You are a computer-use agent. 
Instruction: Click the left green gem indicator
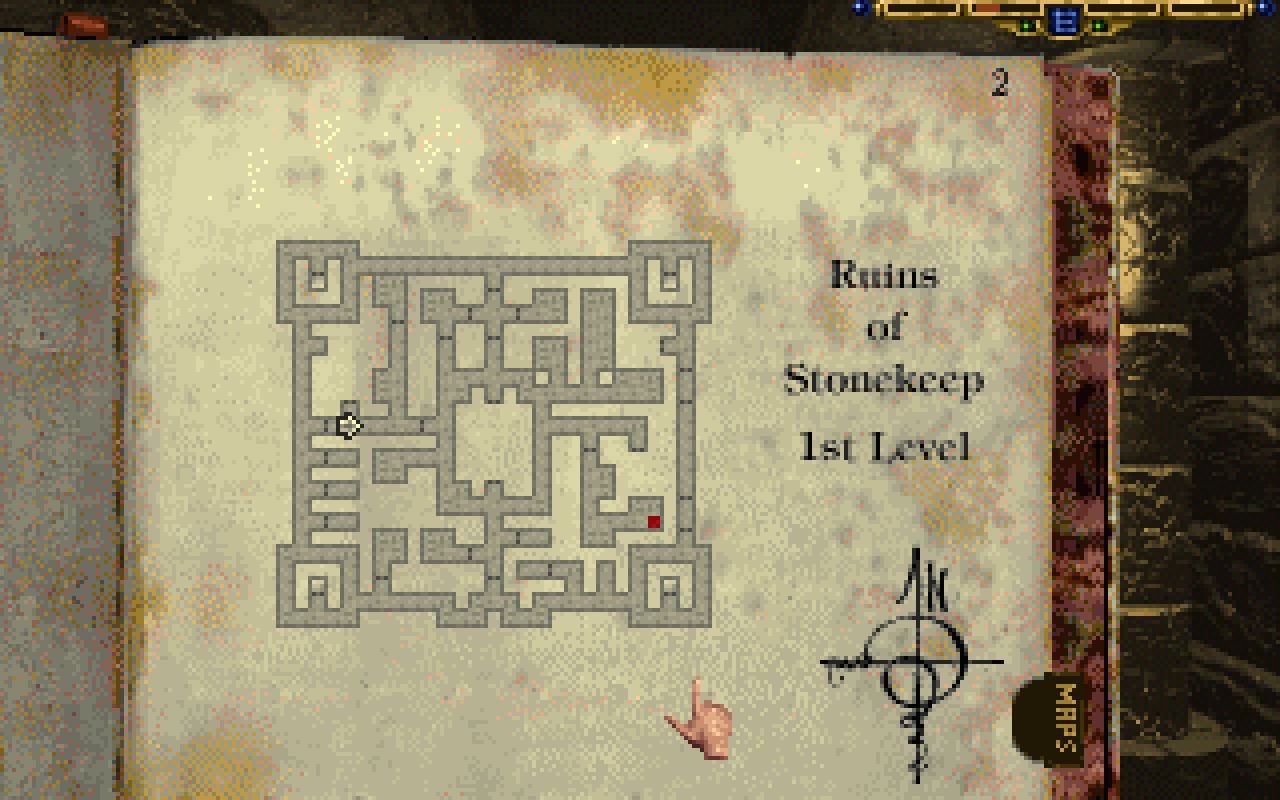click(x=1025, y=25)
